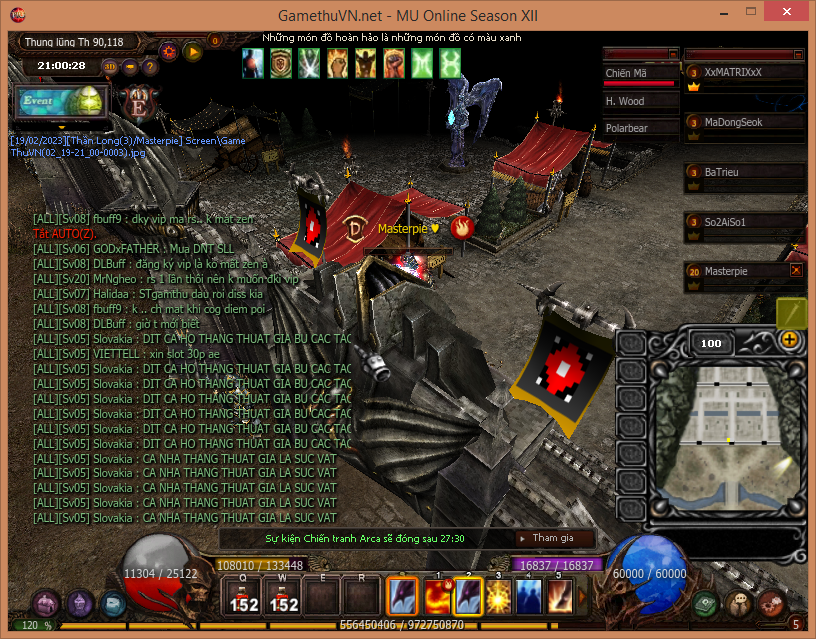The height and width of the screenshot is (639, 816).
Task: Select party member MaDongSeok
Action: coord(743,123)
